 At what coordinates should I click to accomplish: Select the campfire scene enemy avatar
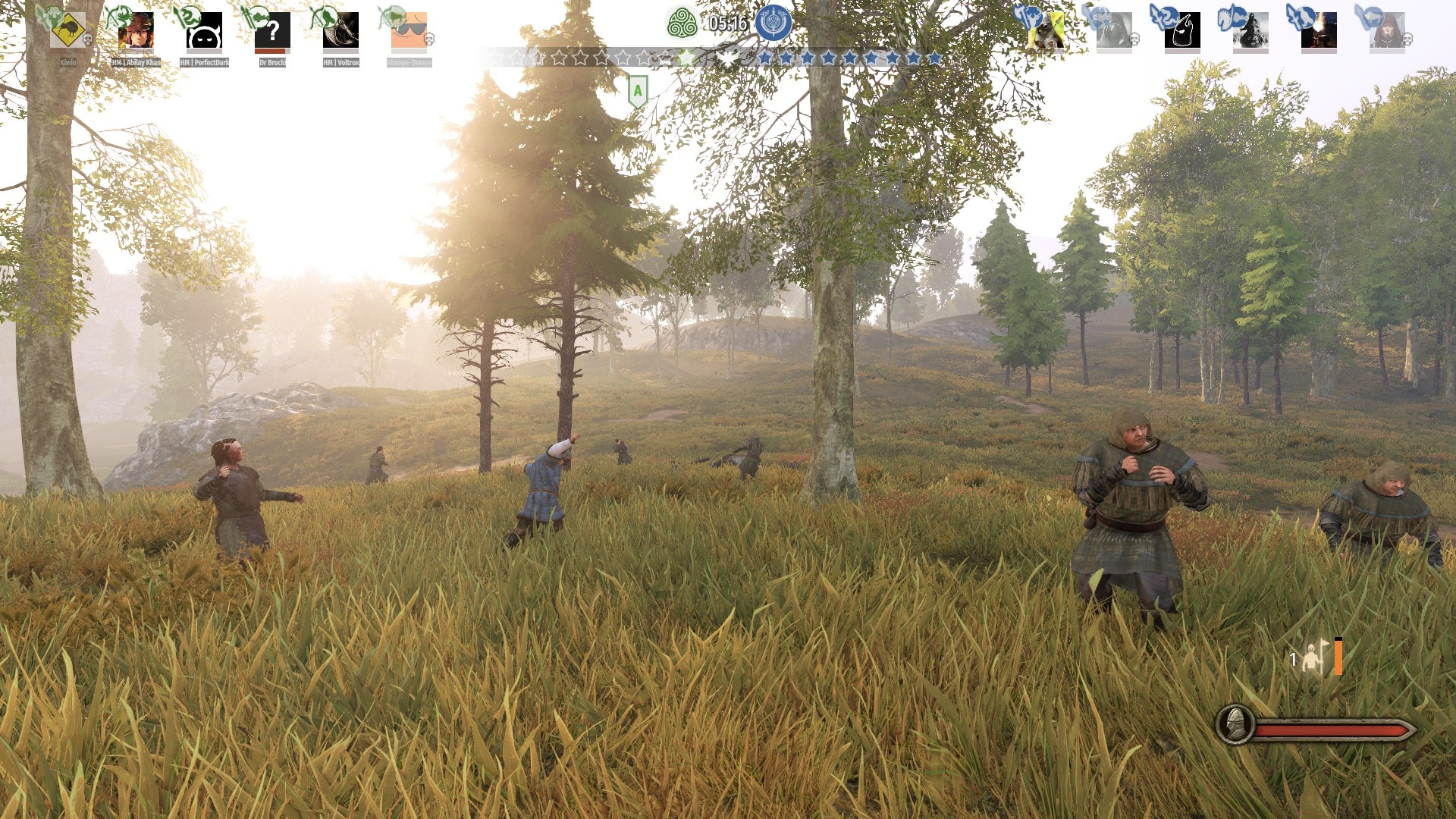[x=1319, y=30]
